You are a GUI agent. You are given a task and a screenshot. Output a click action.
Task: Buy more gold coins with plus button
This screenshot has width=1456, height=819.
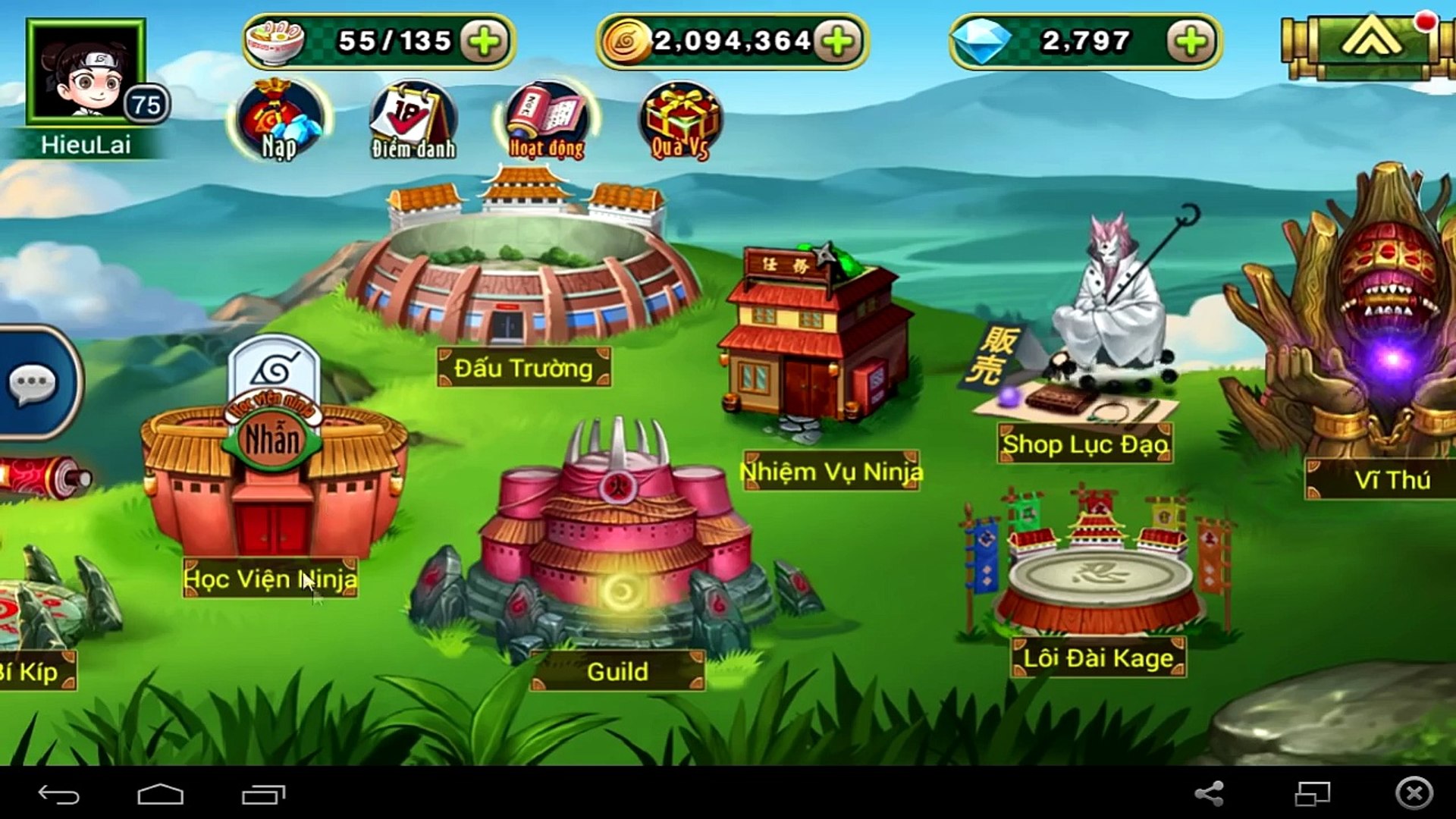point(838,41)
